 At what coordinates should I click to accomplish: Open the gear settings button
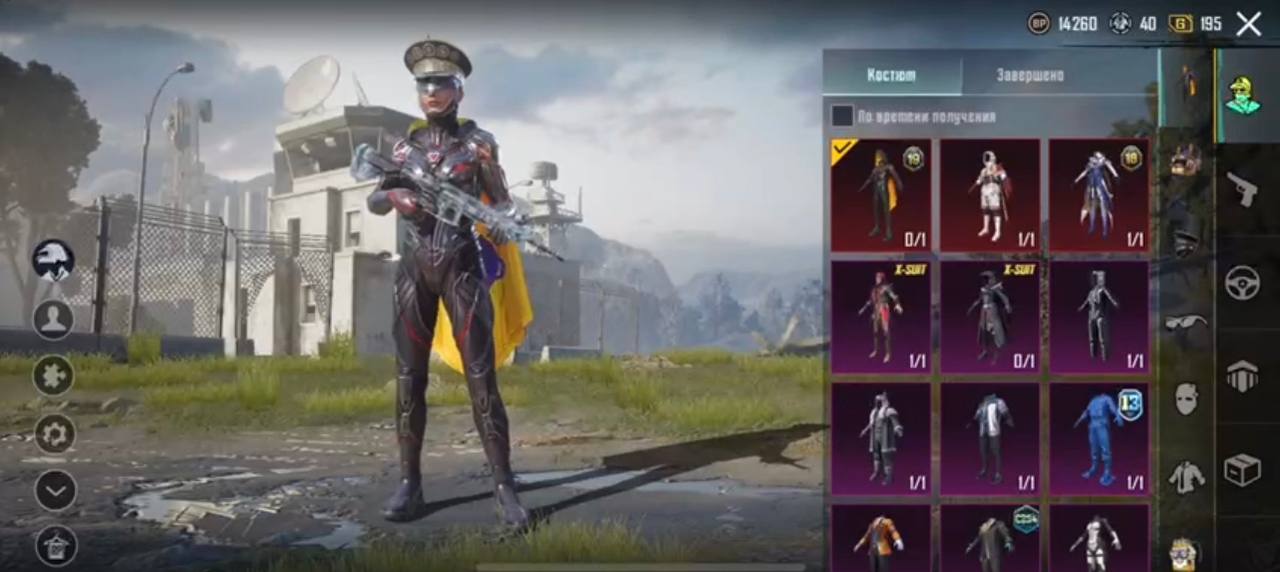click(x=55, y=433)
